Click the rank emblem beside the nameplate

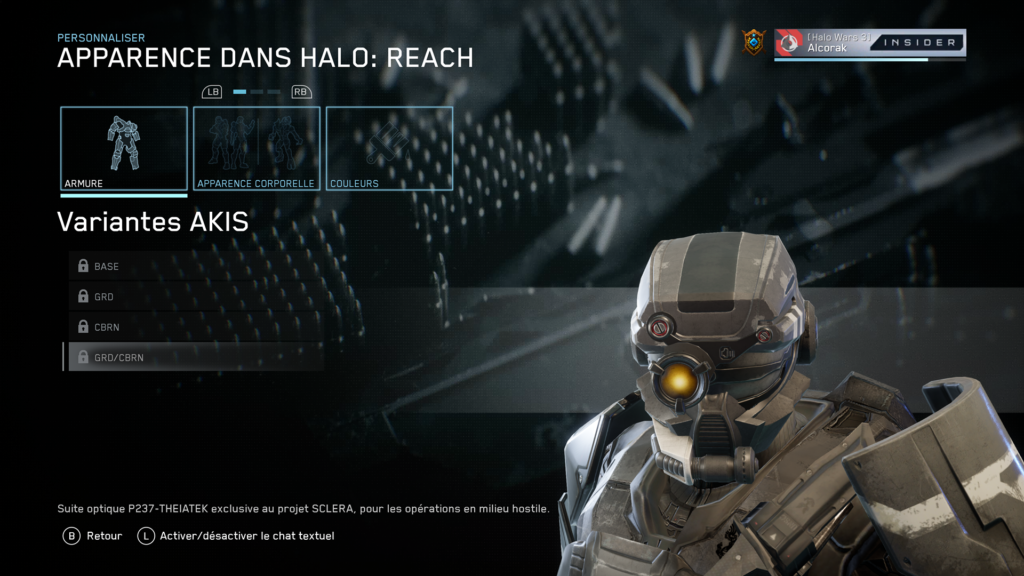coord(753,42)
